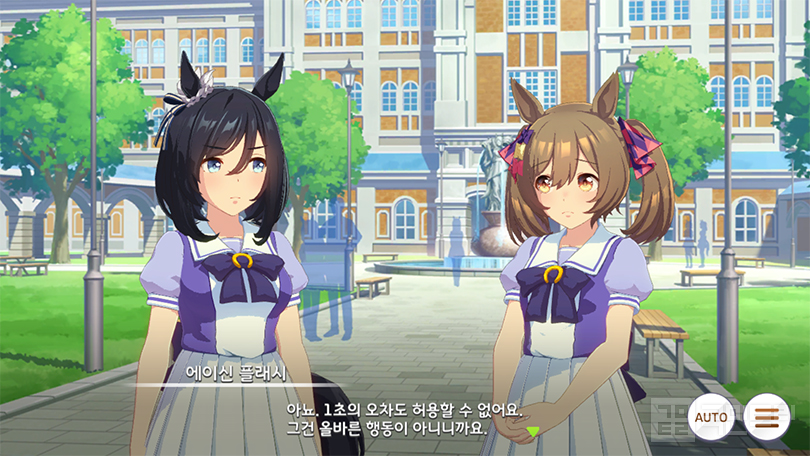
Task: Advance dialogue with the green arrow indicator
Action: point(532,431)
